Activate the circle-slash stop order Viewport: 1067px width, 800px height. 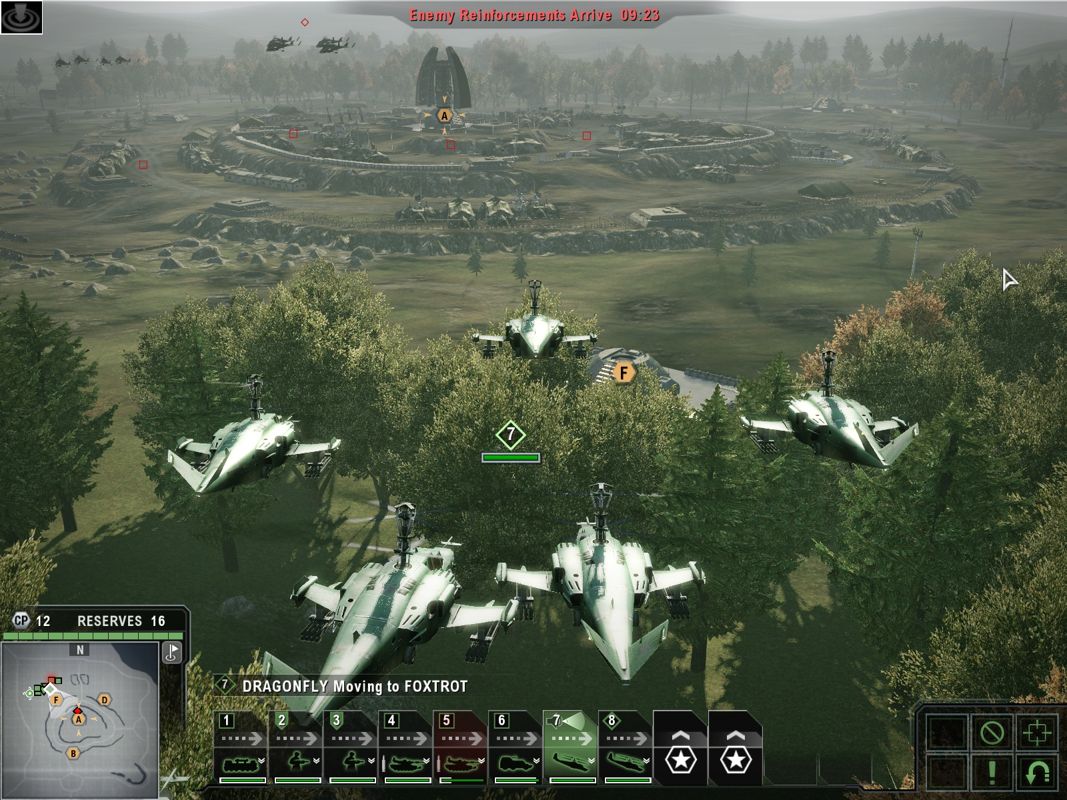(991, 733)
